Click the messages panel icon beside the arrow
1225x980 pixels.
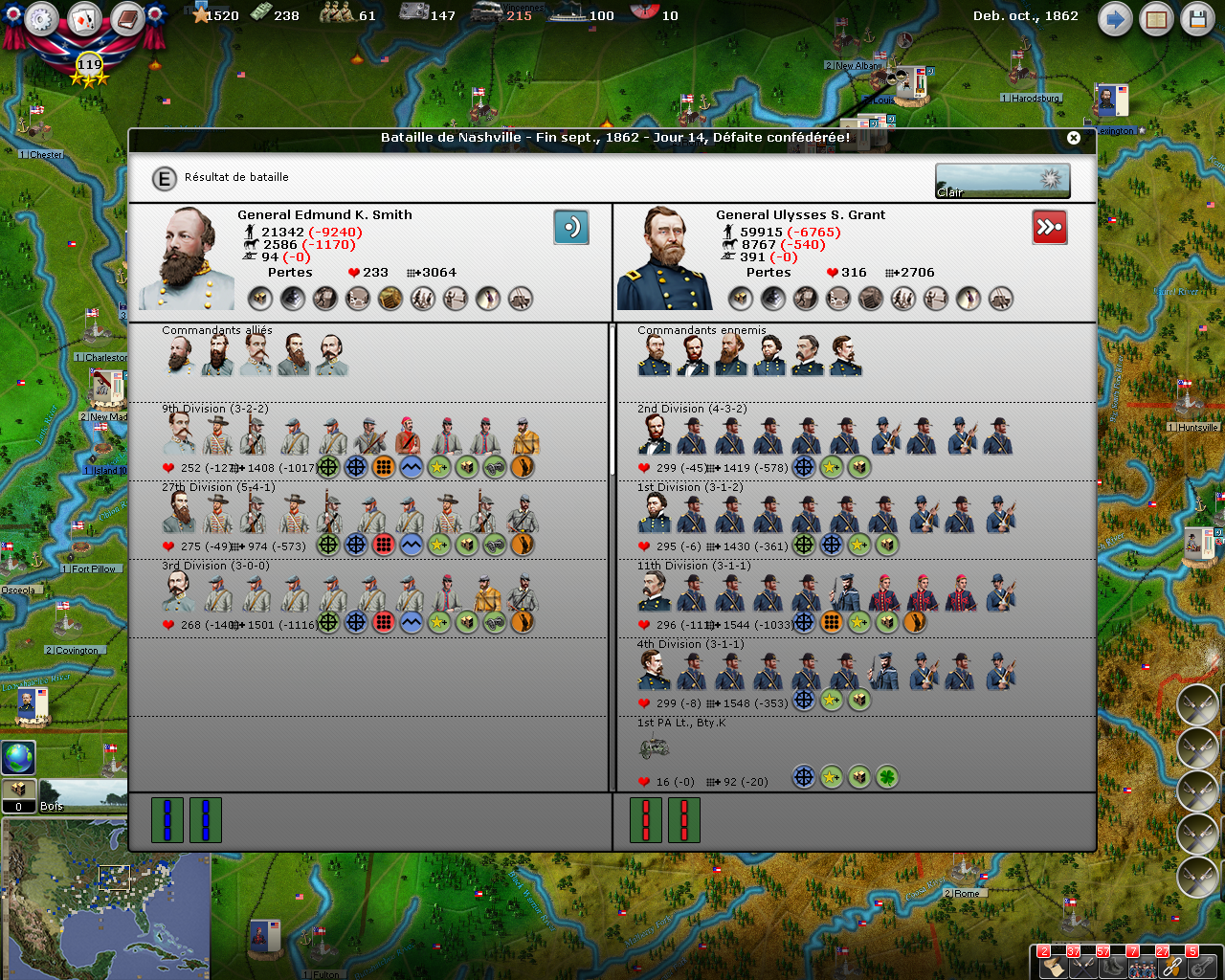(x=1155, y=17)
